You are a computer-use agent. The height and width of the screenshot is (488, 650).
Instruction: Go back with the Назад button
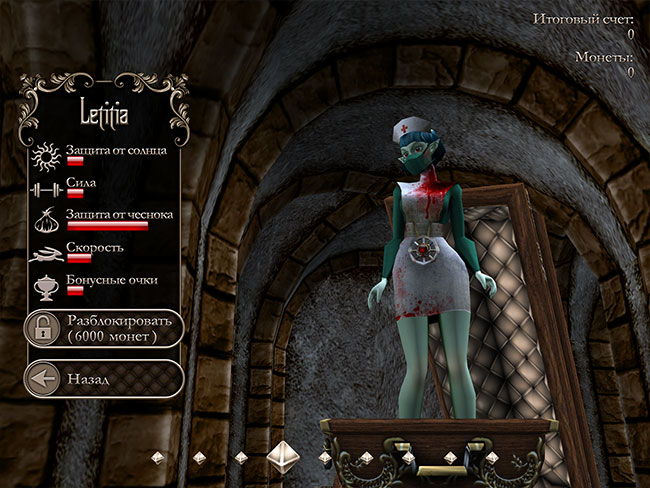point(104,379)
